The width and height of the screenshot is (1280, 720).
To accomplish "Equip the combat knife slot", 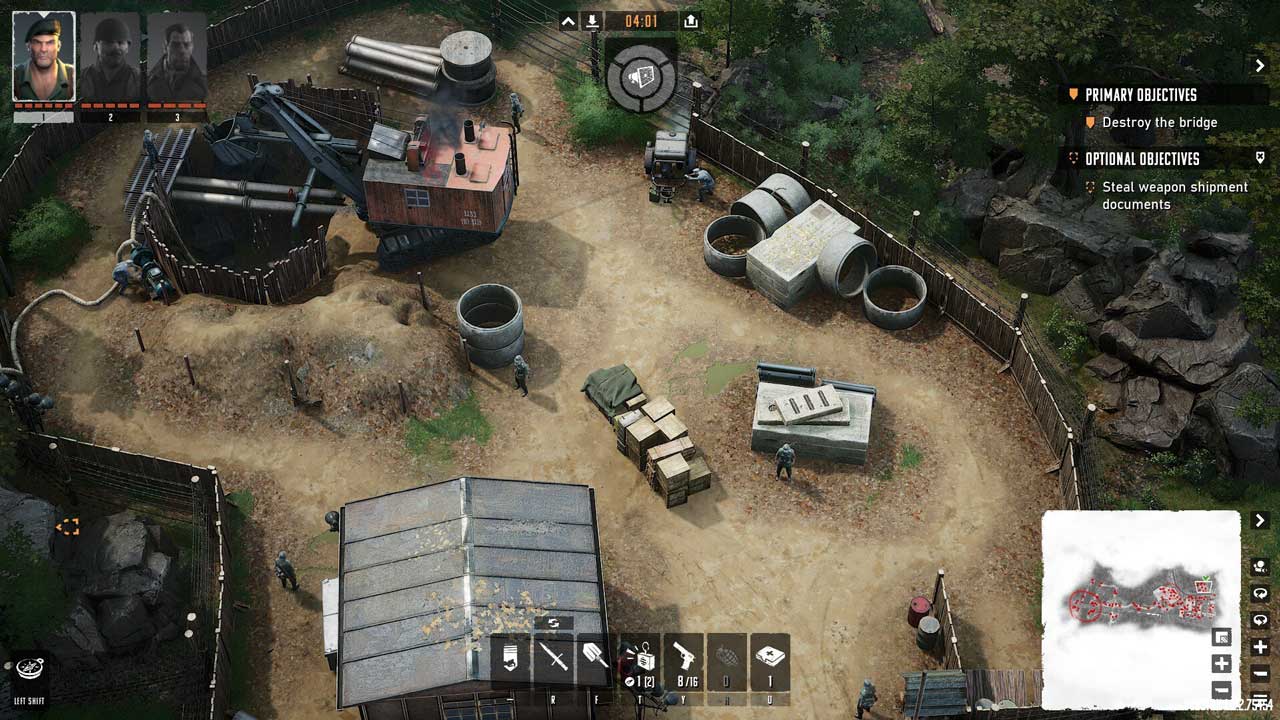I will [553, 659].
